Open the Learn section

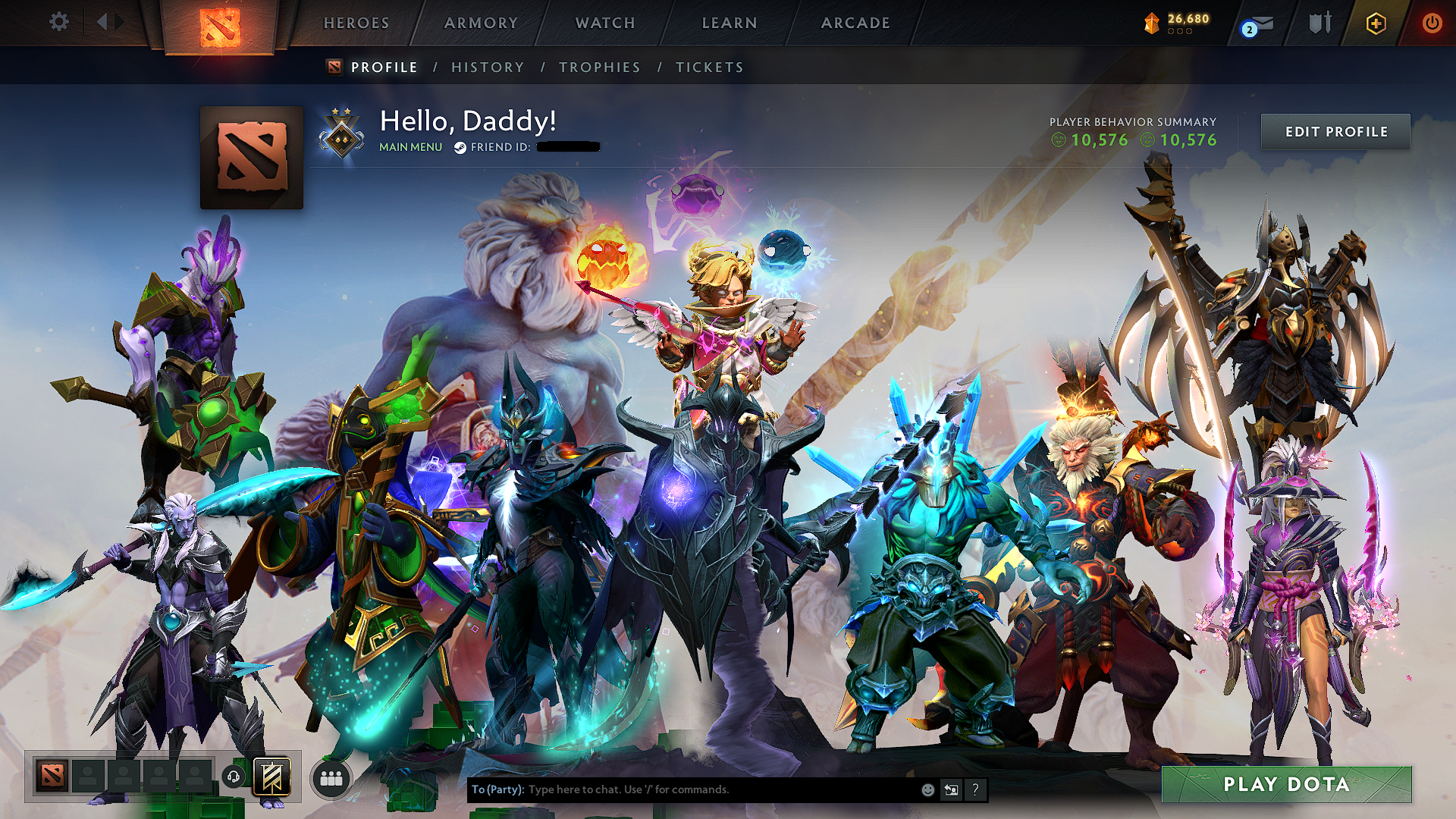click(730, 24)
